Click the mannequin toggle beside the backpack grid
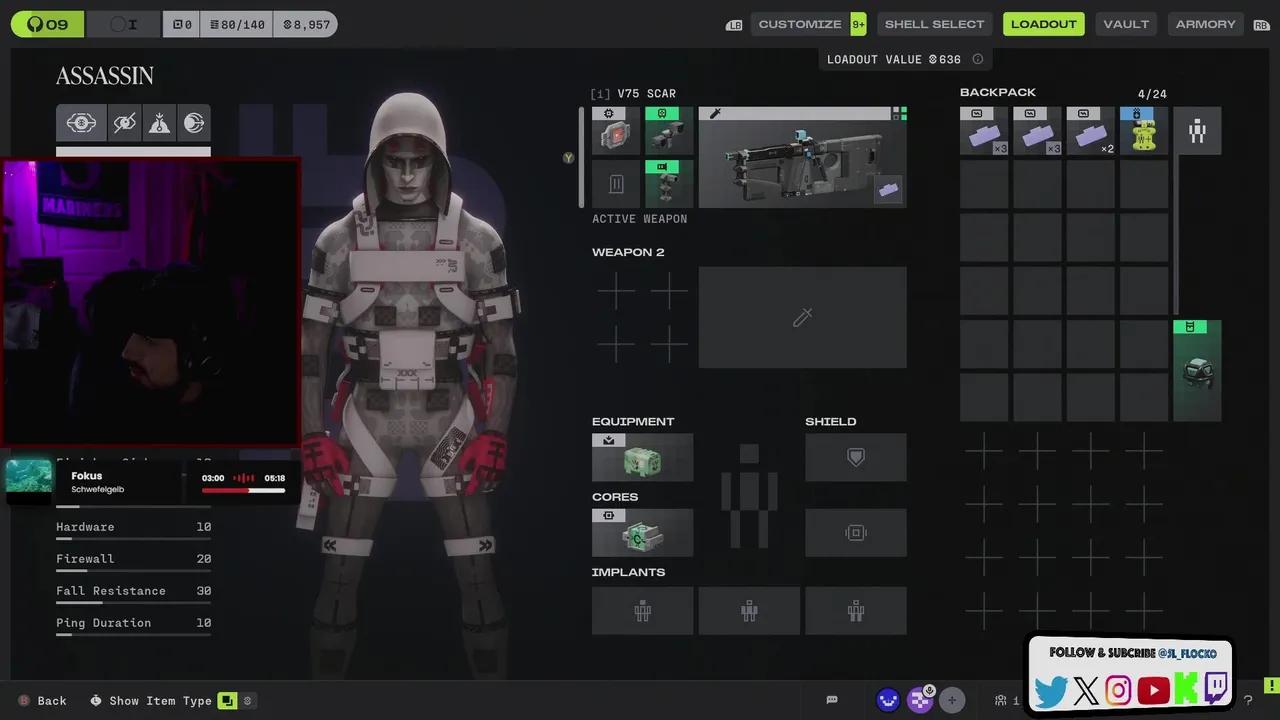The height and width of the screenshot is (720, 1280). click(x=1197, y=131)
